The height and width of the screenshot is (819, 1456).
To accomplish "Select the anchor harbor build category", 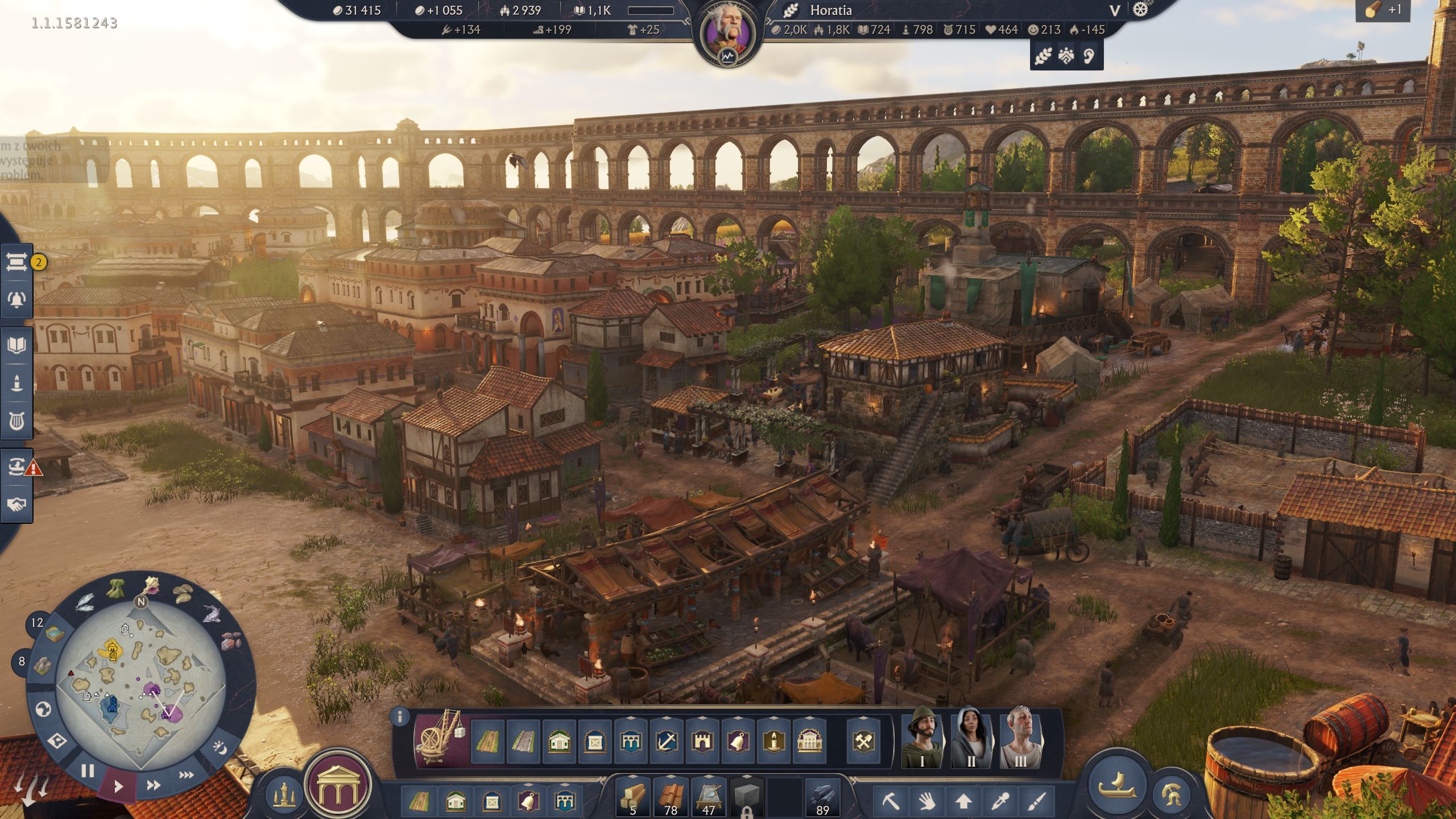I will coord(667,742).
